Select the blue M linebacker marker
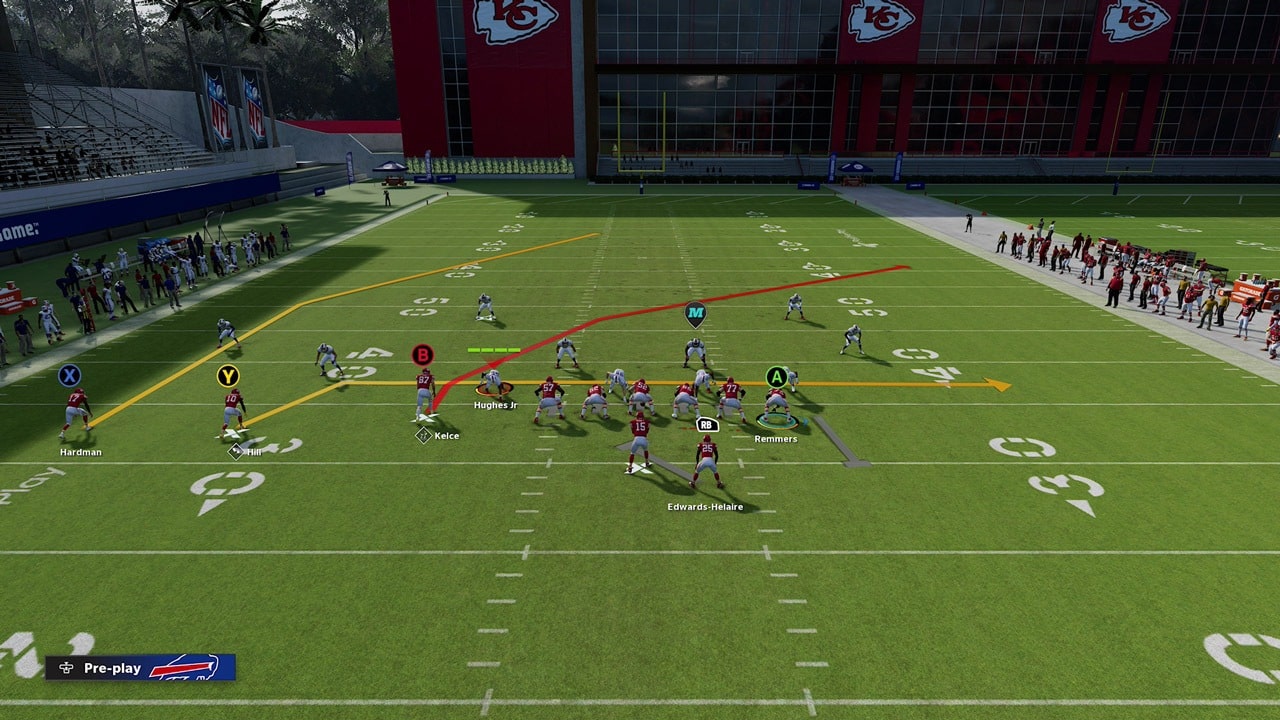Image resolution: width=1280 pixels, height=720 pixels. click(x=695, y=314)
